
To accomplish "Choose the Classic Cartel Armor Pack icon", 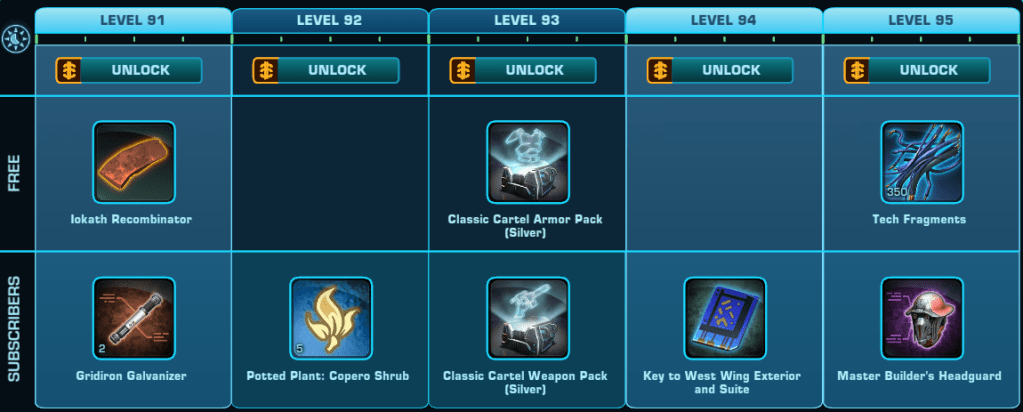I will coord(528,162).
